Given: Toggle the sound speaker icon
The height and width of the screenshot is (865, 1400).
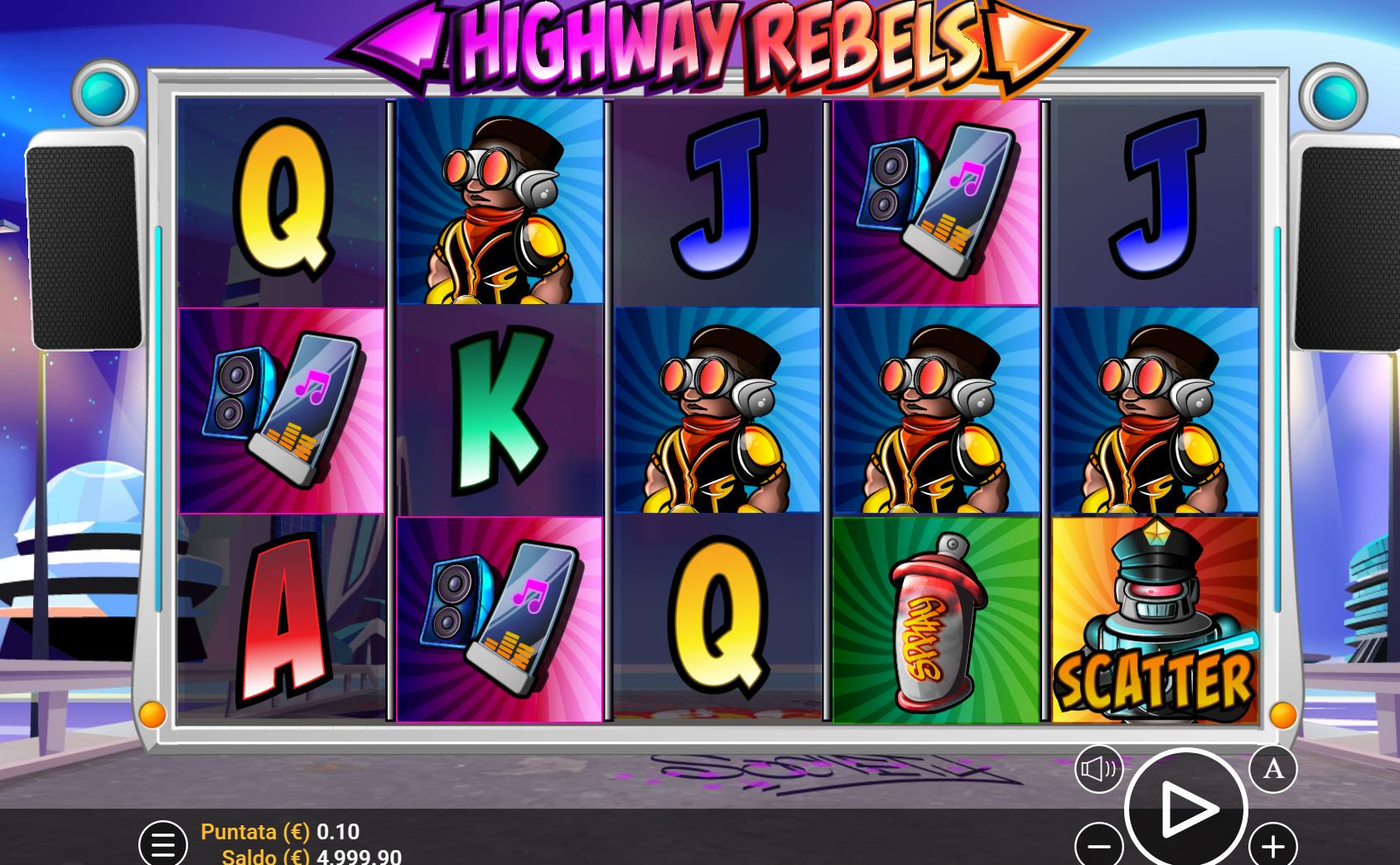Looking at the screenshot, I should coord(1098,769).
